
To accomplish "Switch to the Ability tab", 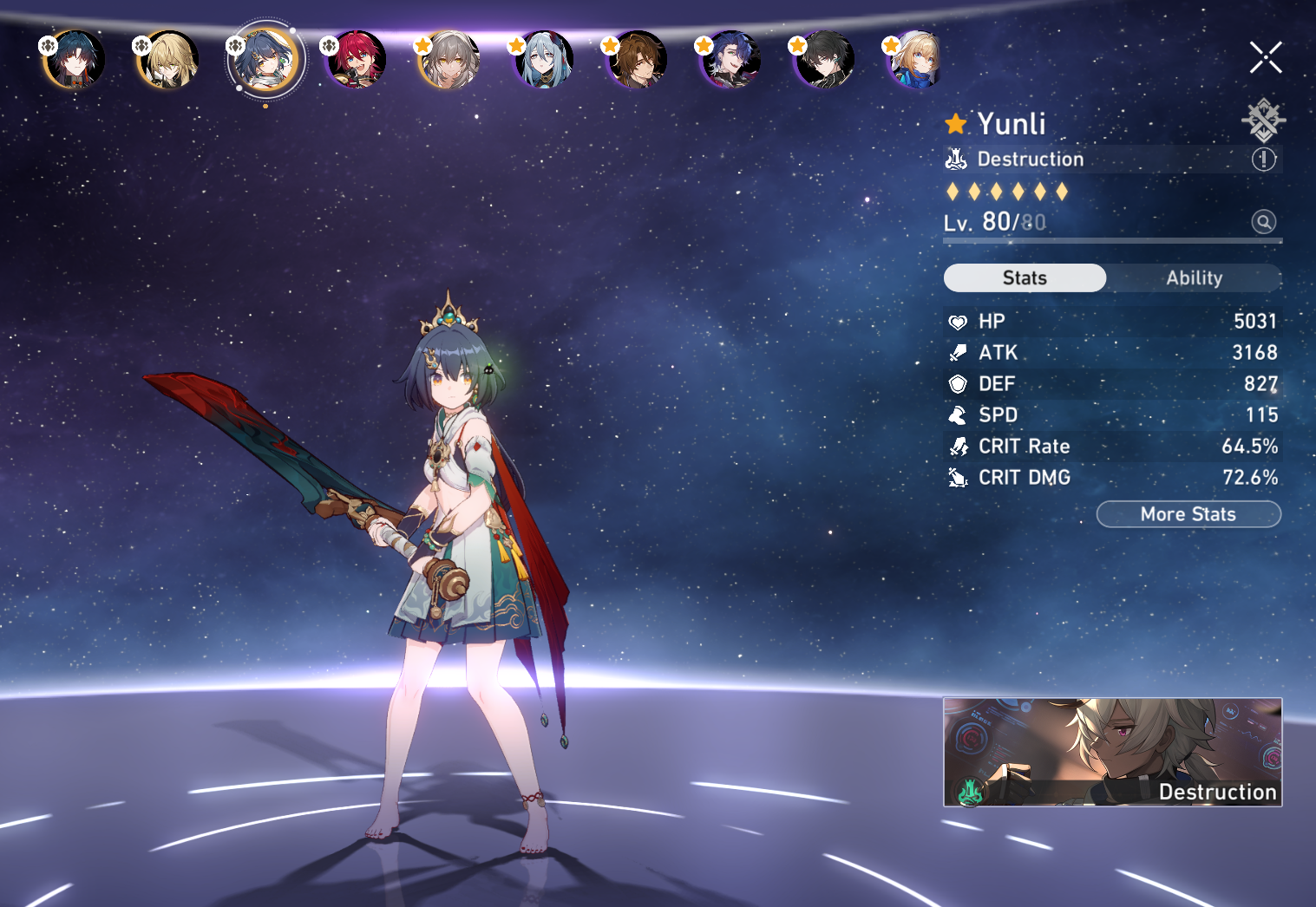I will point(1195,277).
